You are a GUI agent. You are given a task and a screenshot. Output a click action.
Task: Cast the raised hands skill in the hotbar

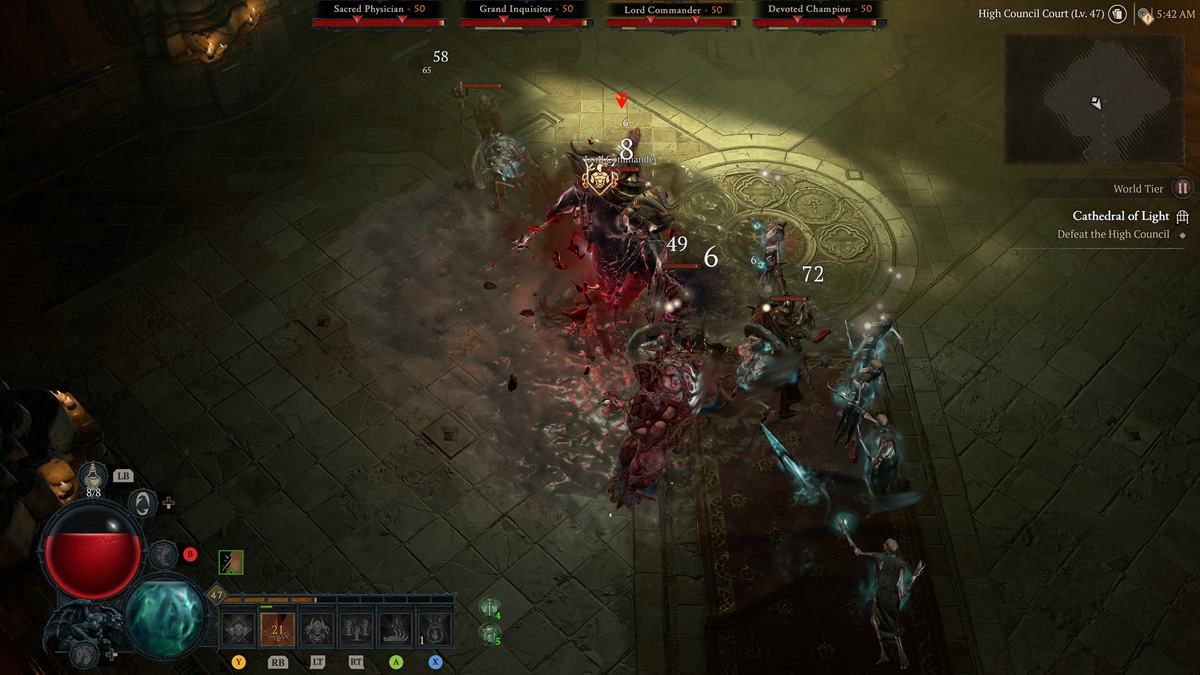coord(356,629)
